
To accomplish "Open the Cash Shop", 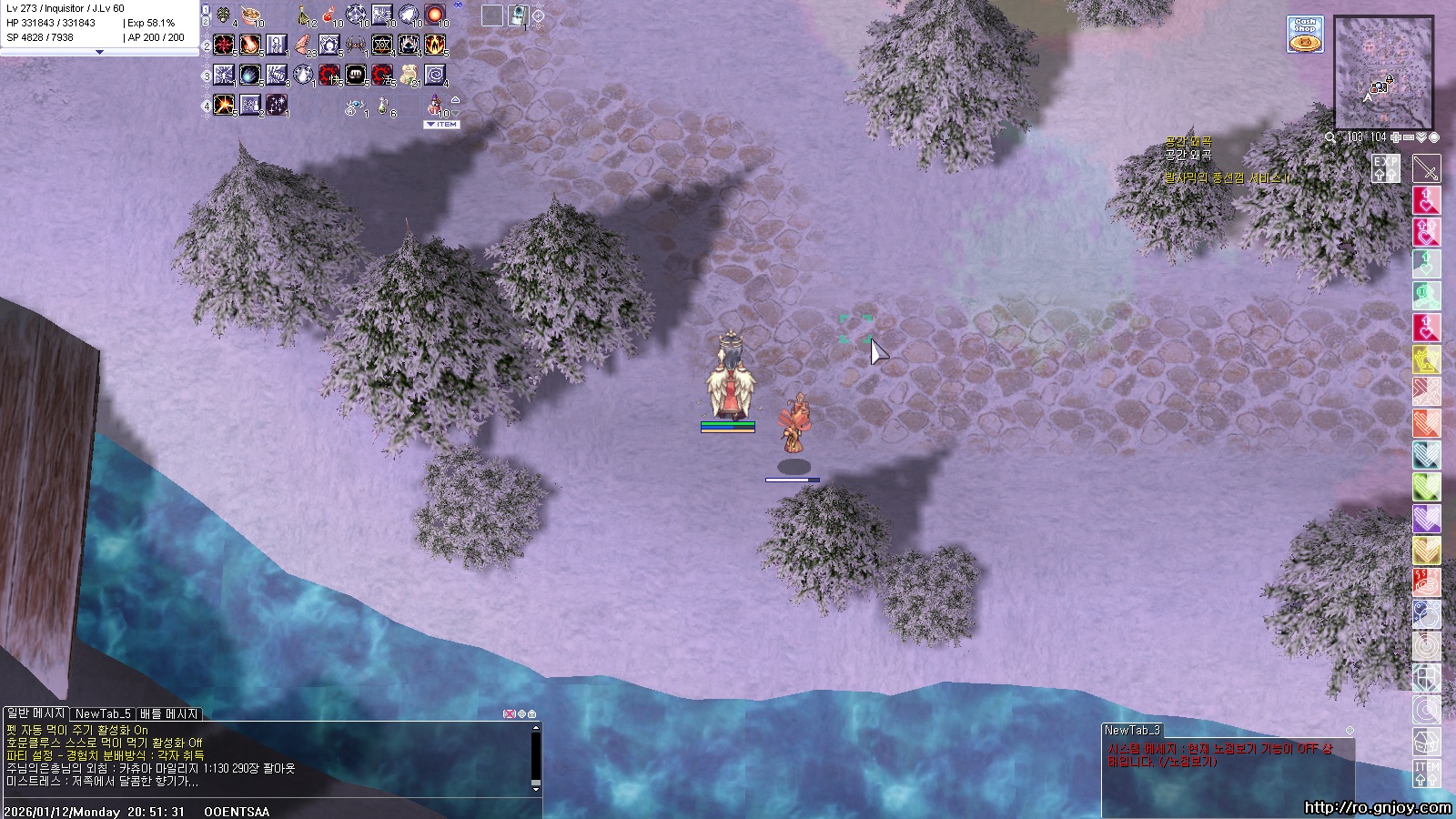I will point(1305,35).
